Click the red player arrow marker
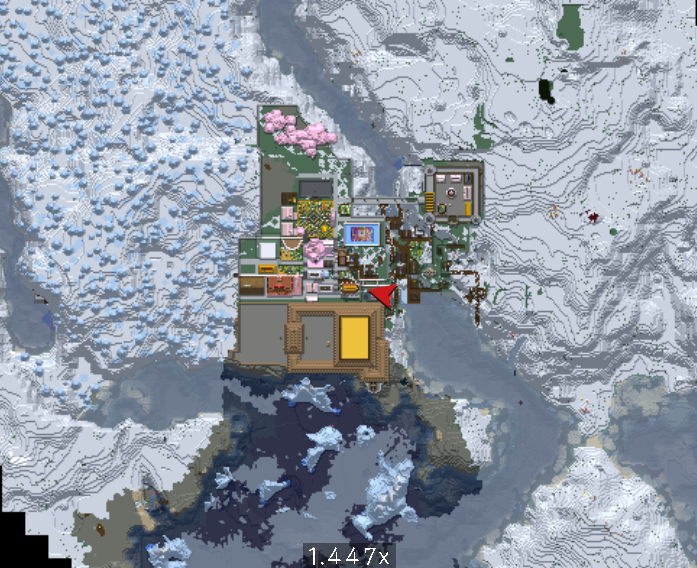Viewport: 697px width, 568px height. tap(386, 295)
